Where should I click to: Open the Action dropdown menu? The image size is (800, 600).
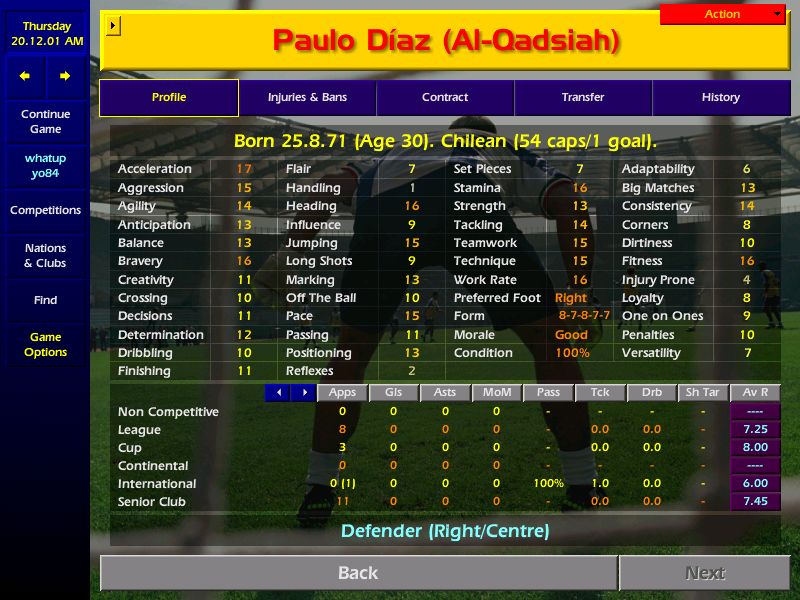[722, 14]
